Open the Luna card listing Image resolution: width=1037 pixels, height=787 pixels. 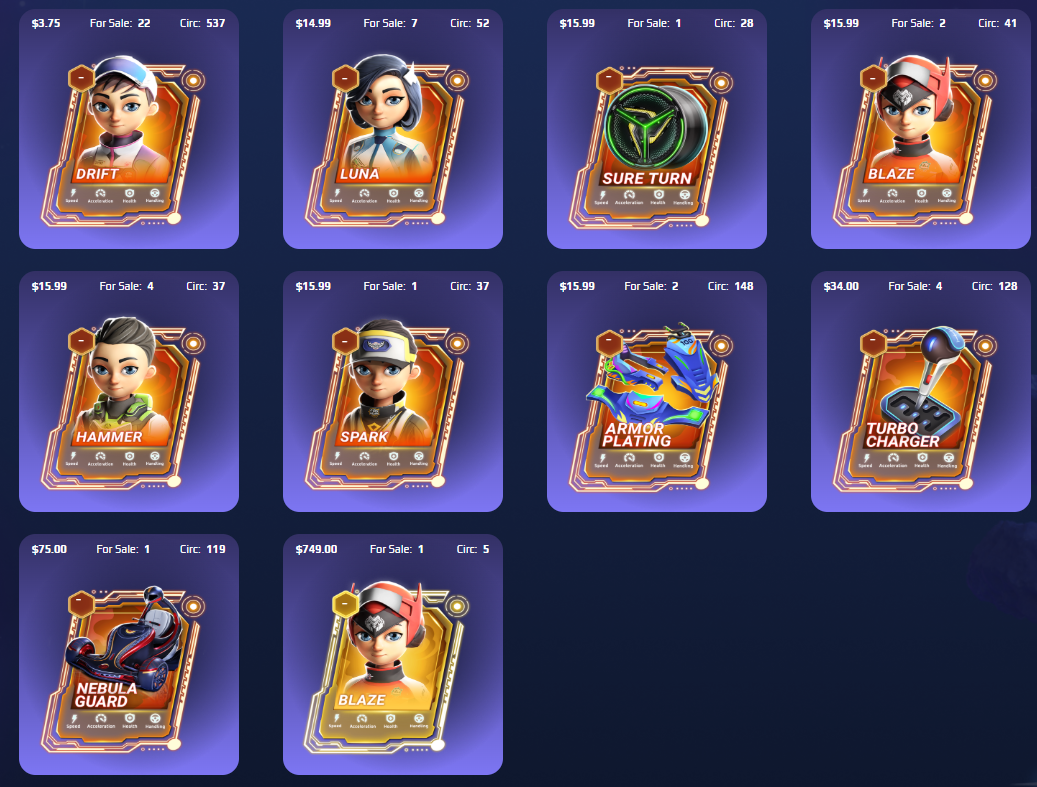pyautogui.click(x=392, y=138)
